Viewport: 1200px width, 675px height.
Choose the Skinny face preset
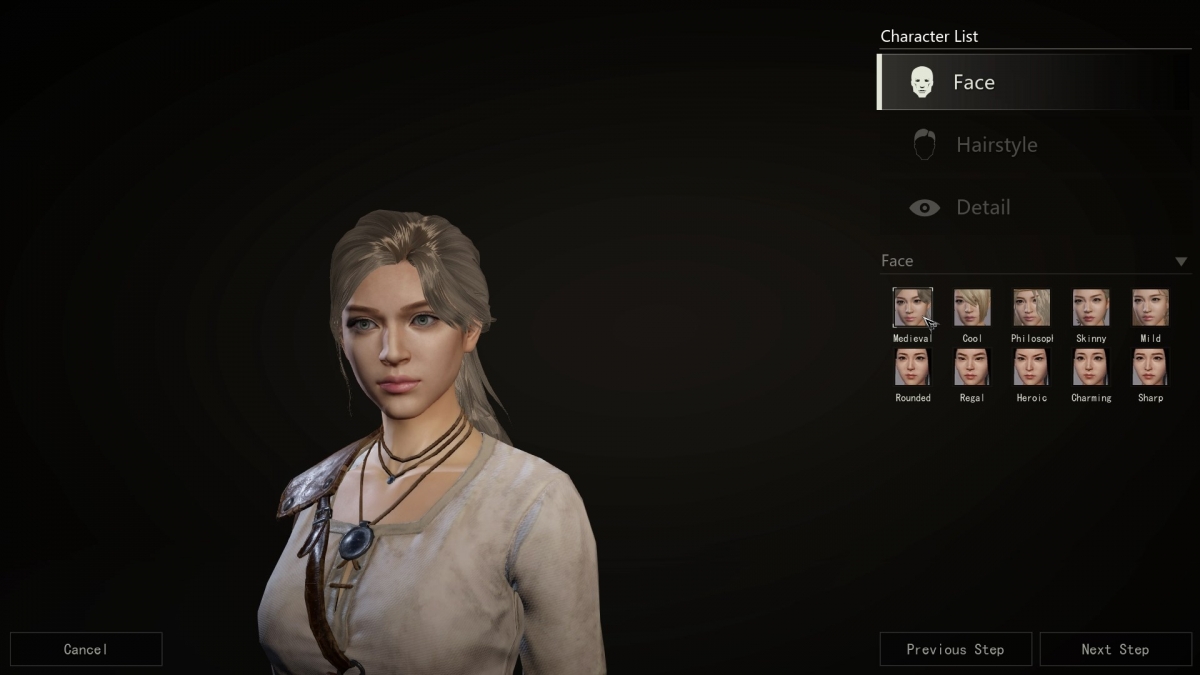tap(1091, 308)
